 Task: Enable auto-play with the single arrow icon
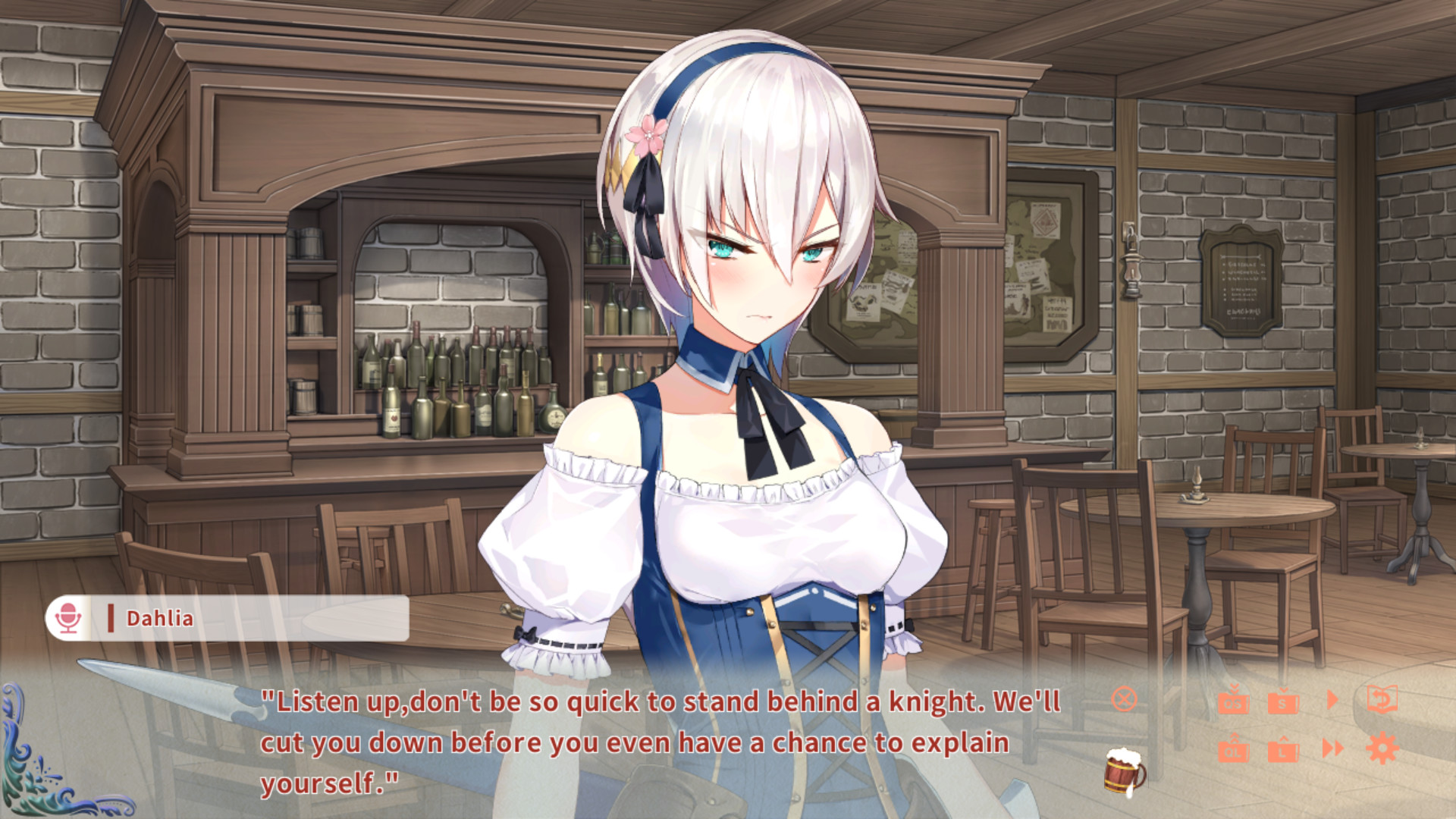(x=1332, y=699)
